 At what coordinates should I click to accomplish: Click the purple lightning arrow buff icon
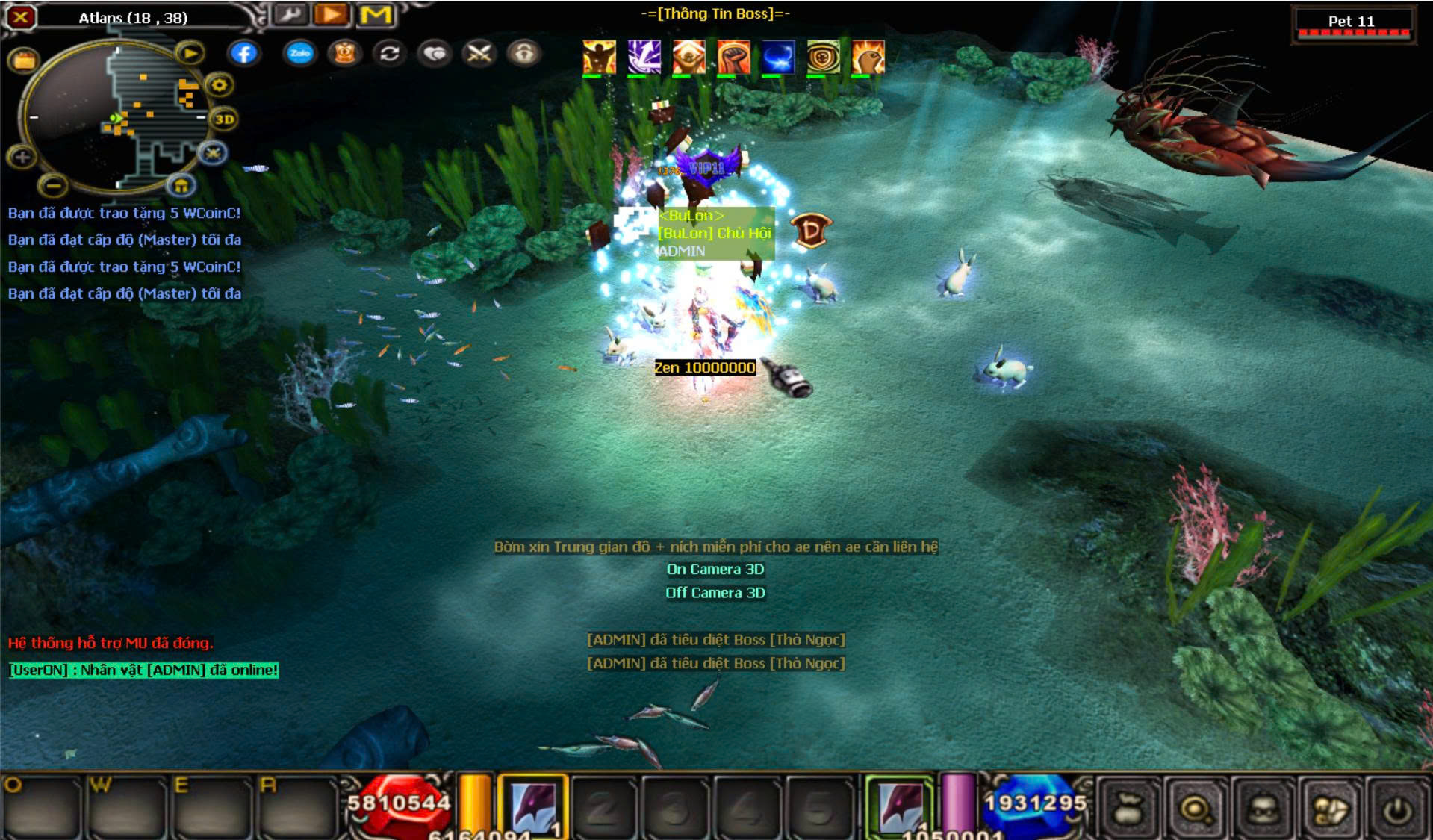coord(644,57)
